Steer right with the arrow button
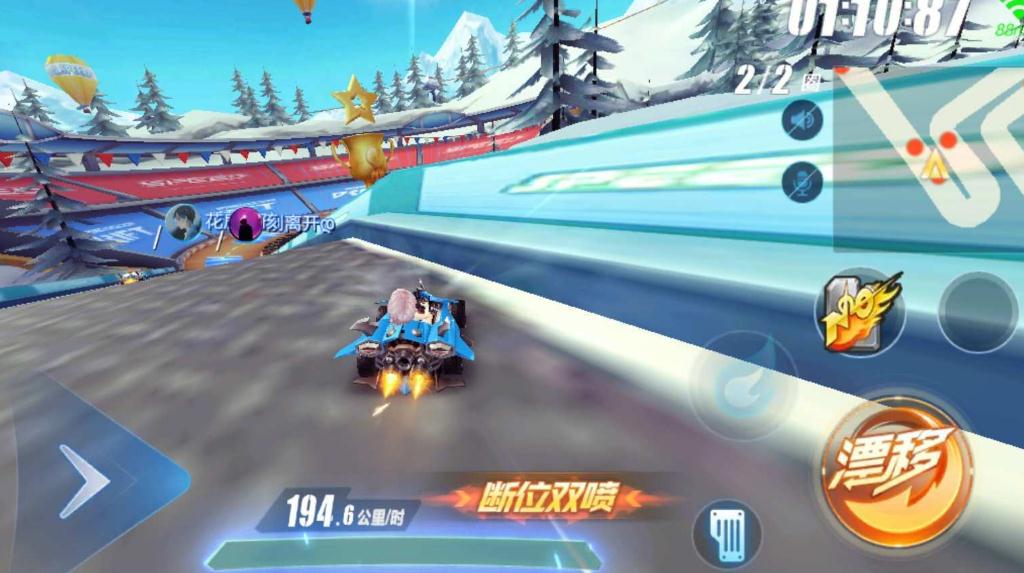Screen dimensions: 1024x573 (x=86, y=482)
